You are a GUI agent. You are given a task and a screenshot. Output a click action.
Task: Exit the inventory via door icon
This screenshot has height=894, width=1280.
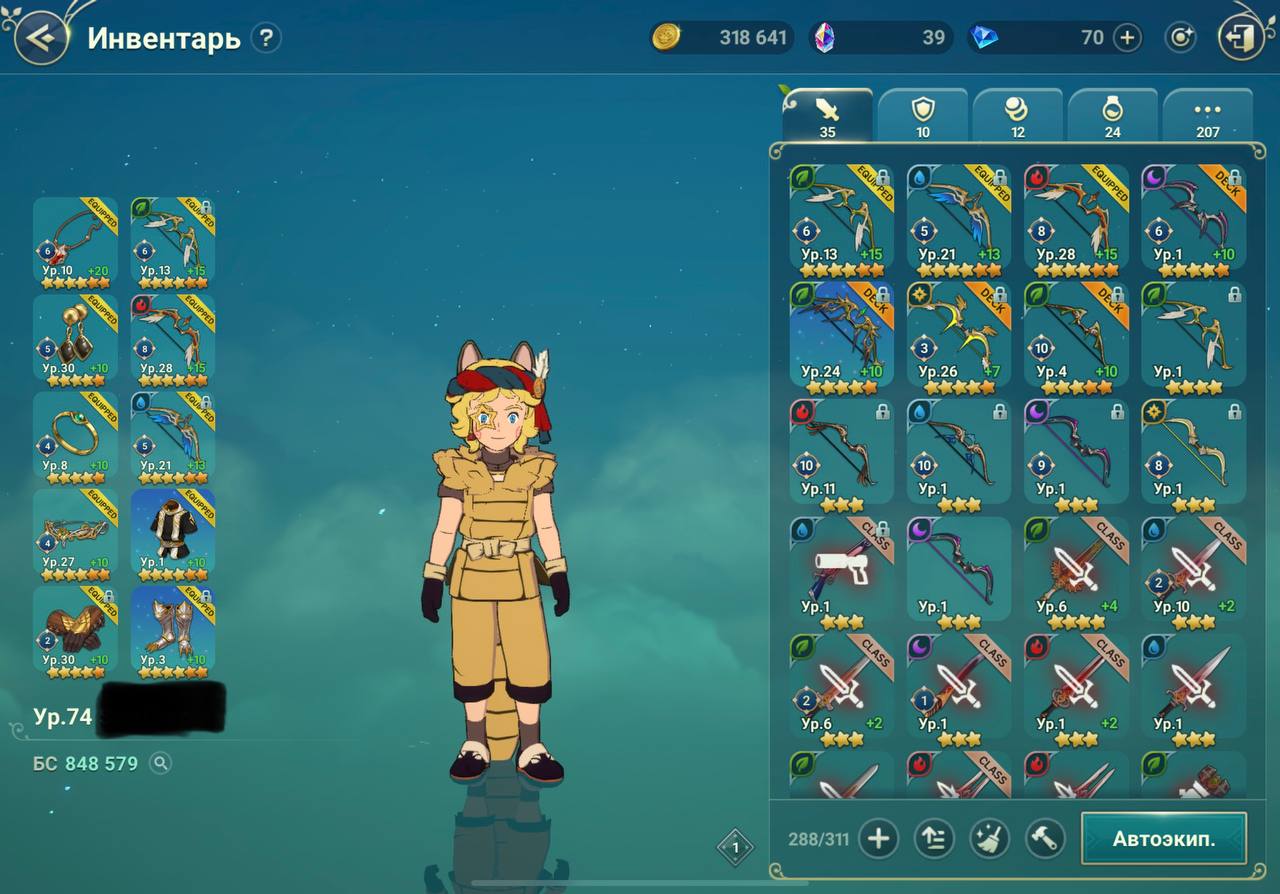[1241, 38]
